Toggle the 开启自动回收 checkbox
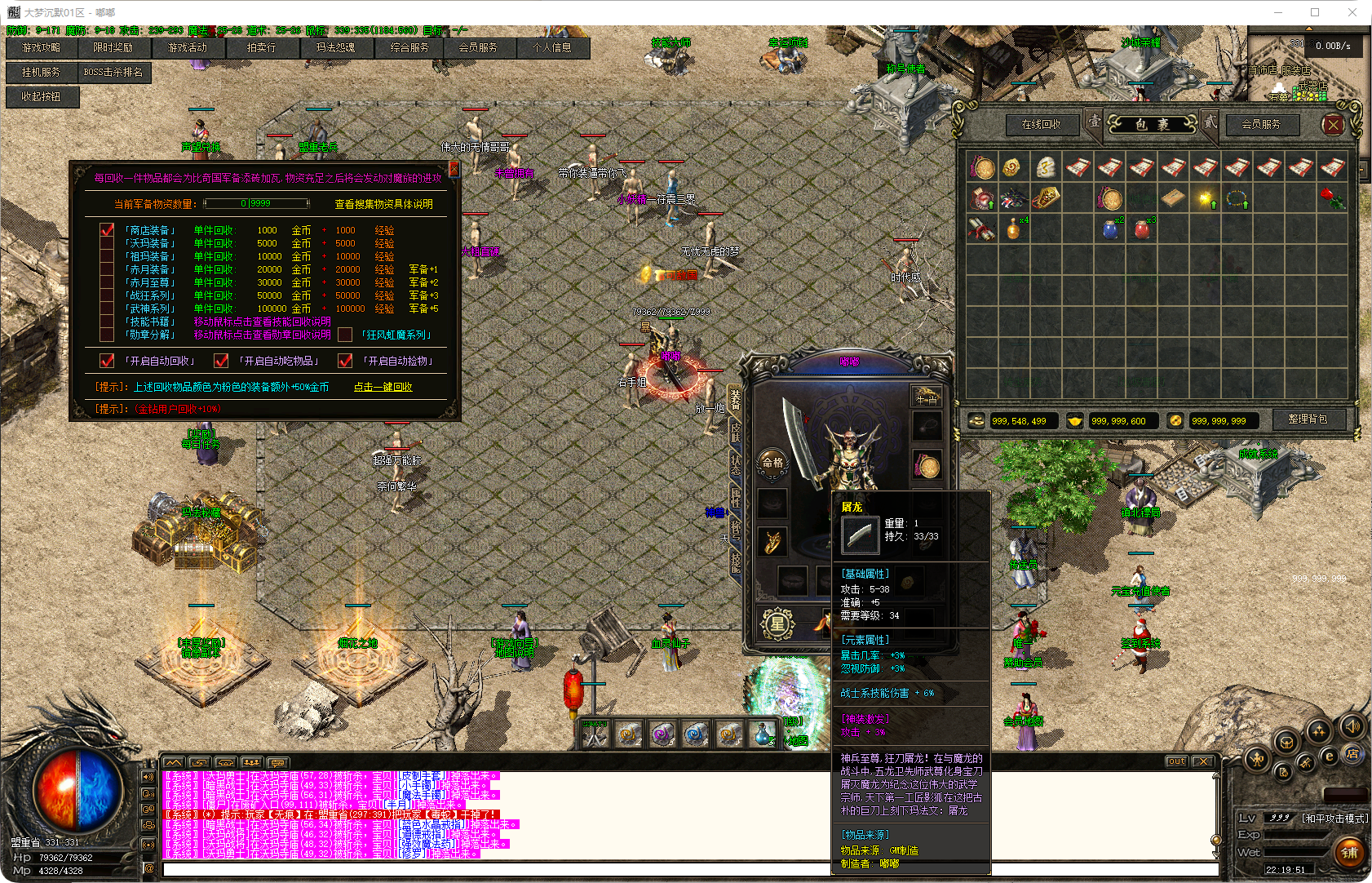 pos(107,361)
